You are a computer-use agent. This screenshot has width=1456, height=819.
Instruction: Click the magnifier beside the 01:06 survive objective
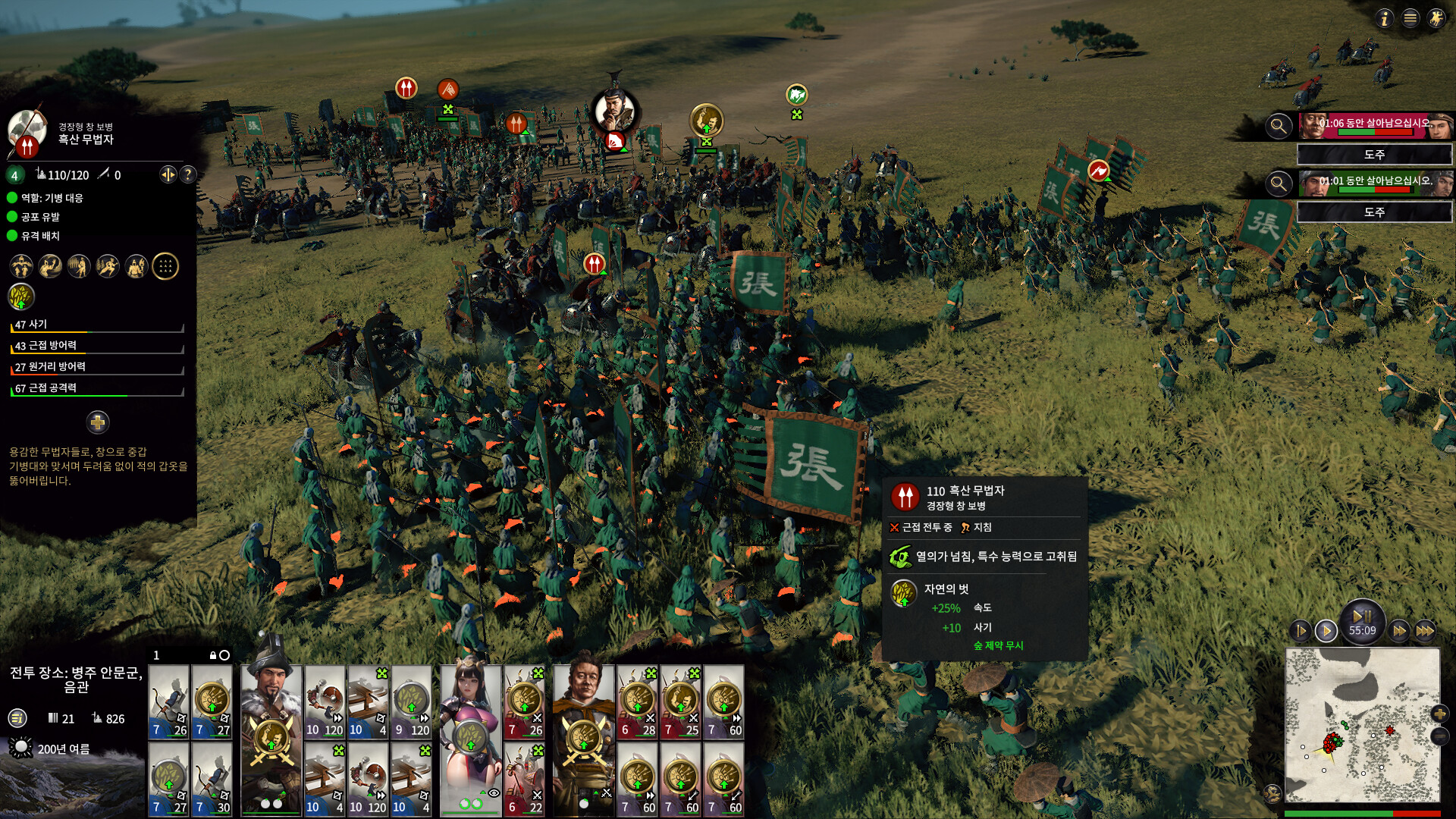[1279, 126]
